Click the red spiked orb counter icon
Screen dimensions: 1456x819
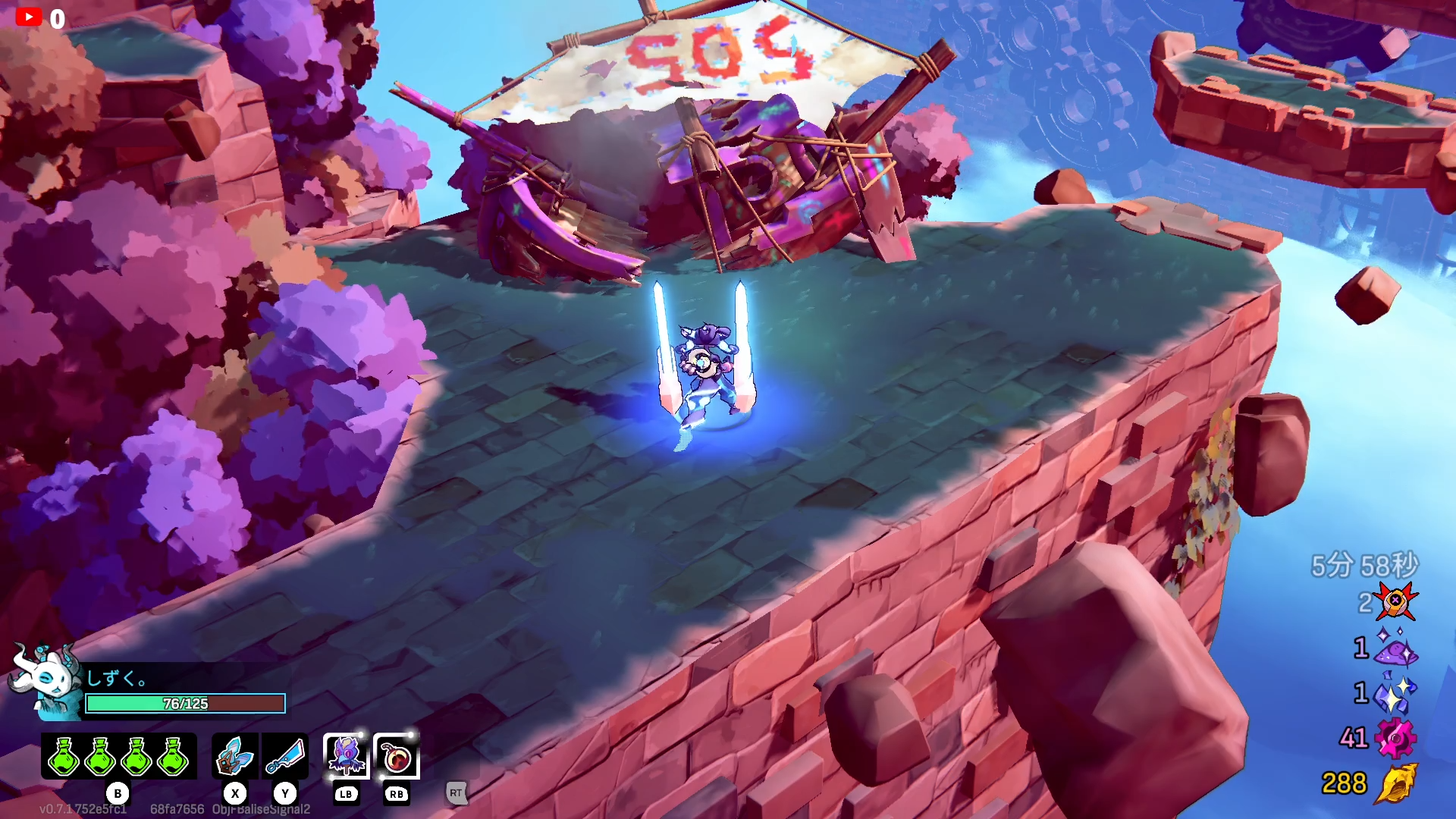[1395, 602]
